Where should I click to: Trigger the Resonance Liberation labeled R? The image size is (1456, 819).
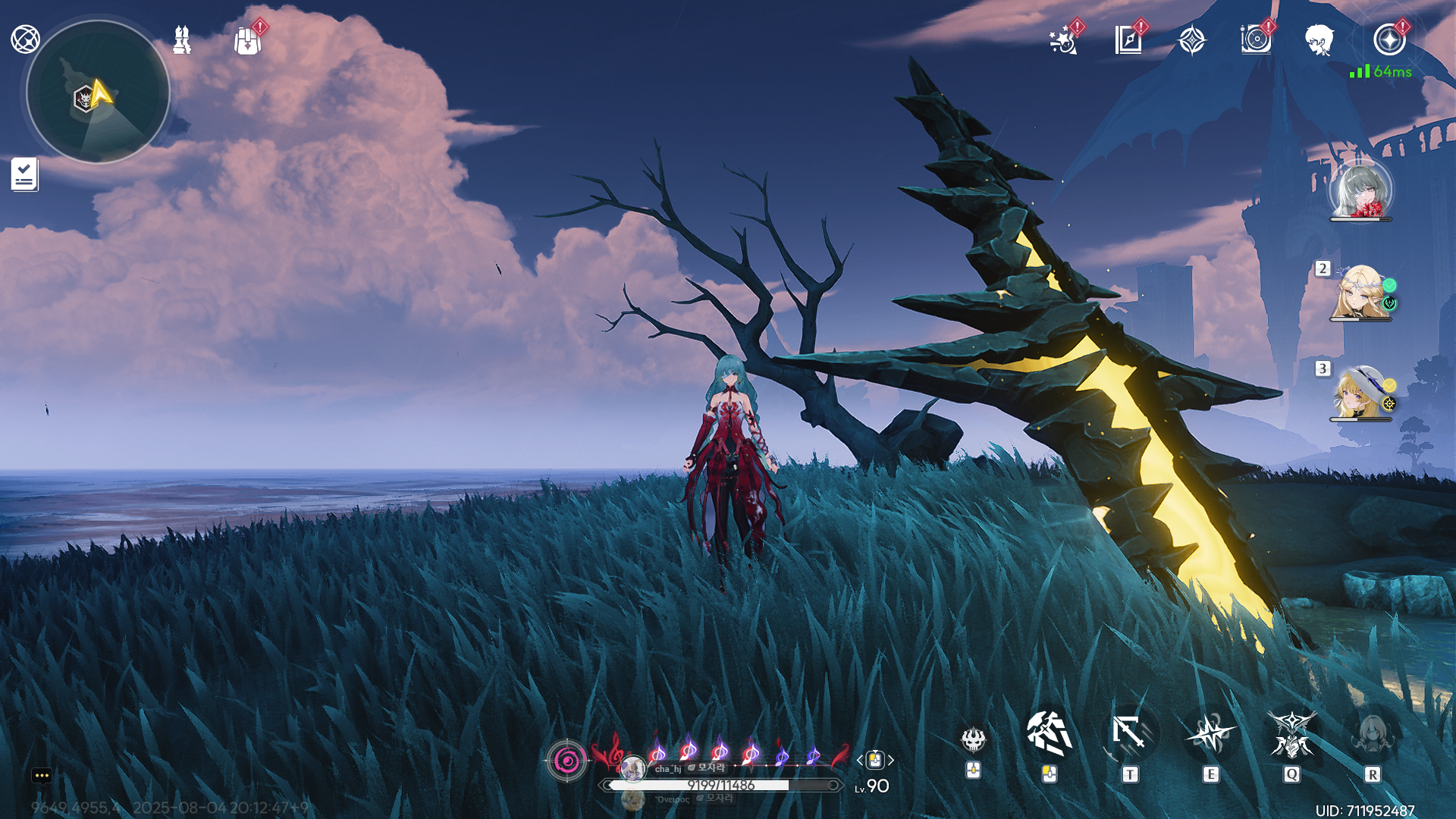[x=1372, y=734]
